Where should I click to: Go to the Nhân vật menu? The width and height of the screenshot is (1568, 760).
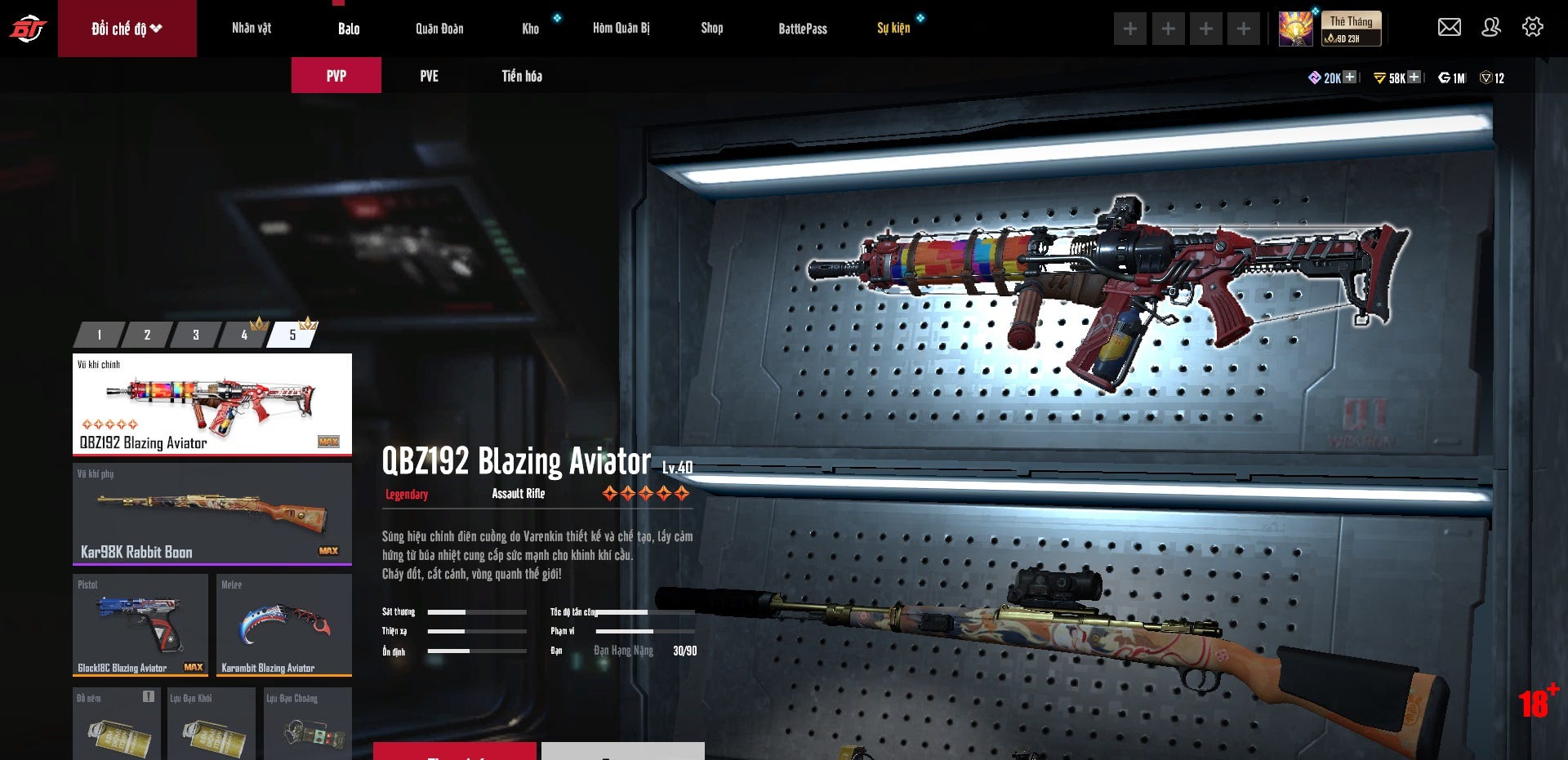coord(252,29)
